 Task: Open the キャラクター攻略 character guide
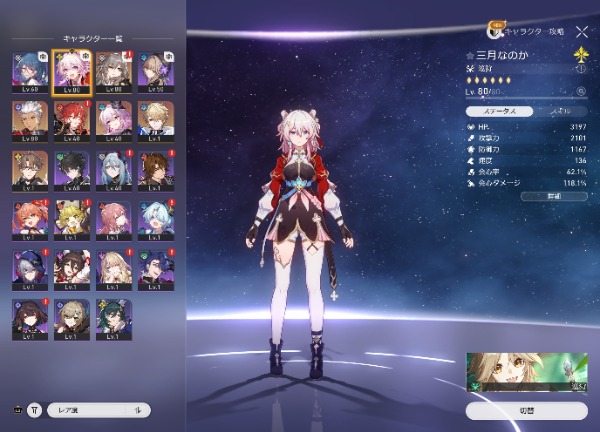pyautogui.click(x=520, y=30)
